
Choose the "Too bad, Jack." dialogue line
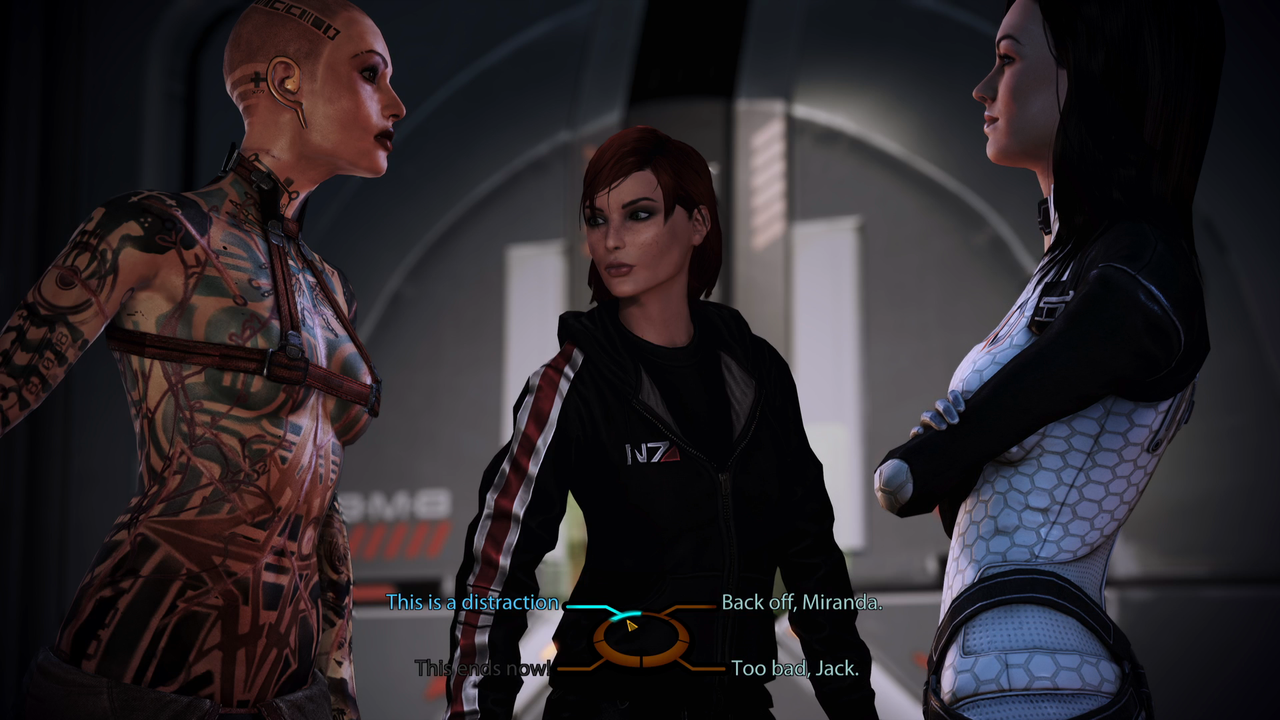point(795,667)
